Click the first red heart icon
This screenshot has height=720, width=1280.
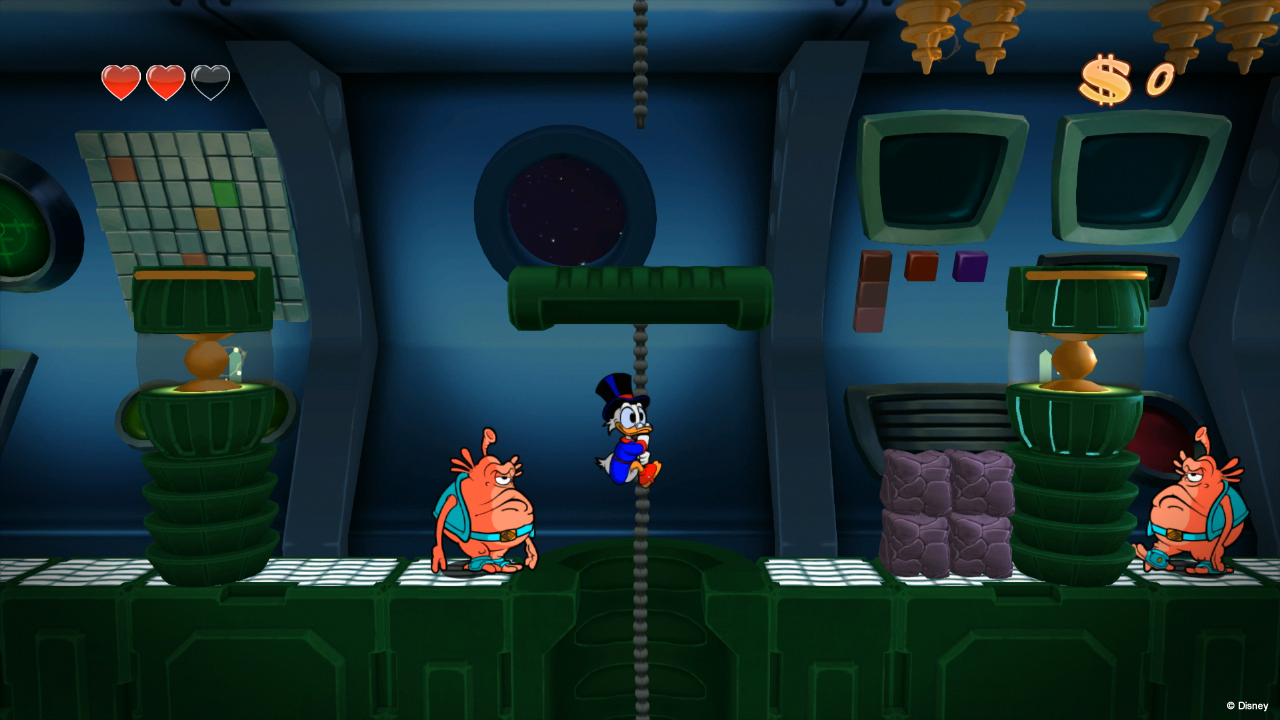[119, 80]
